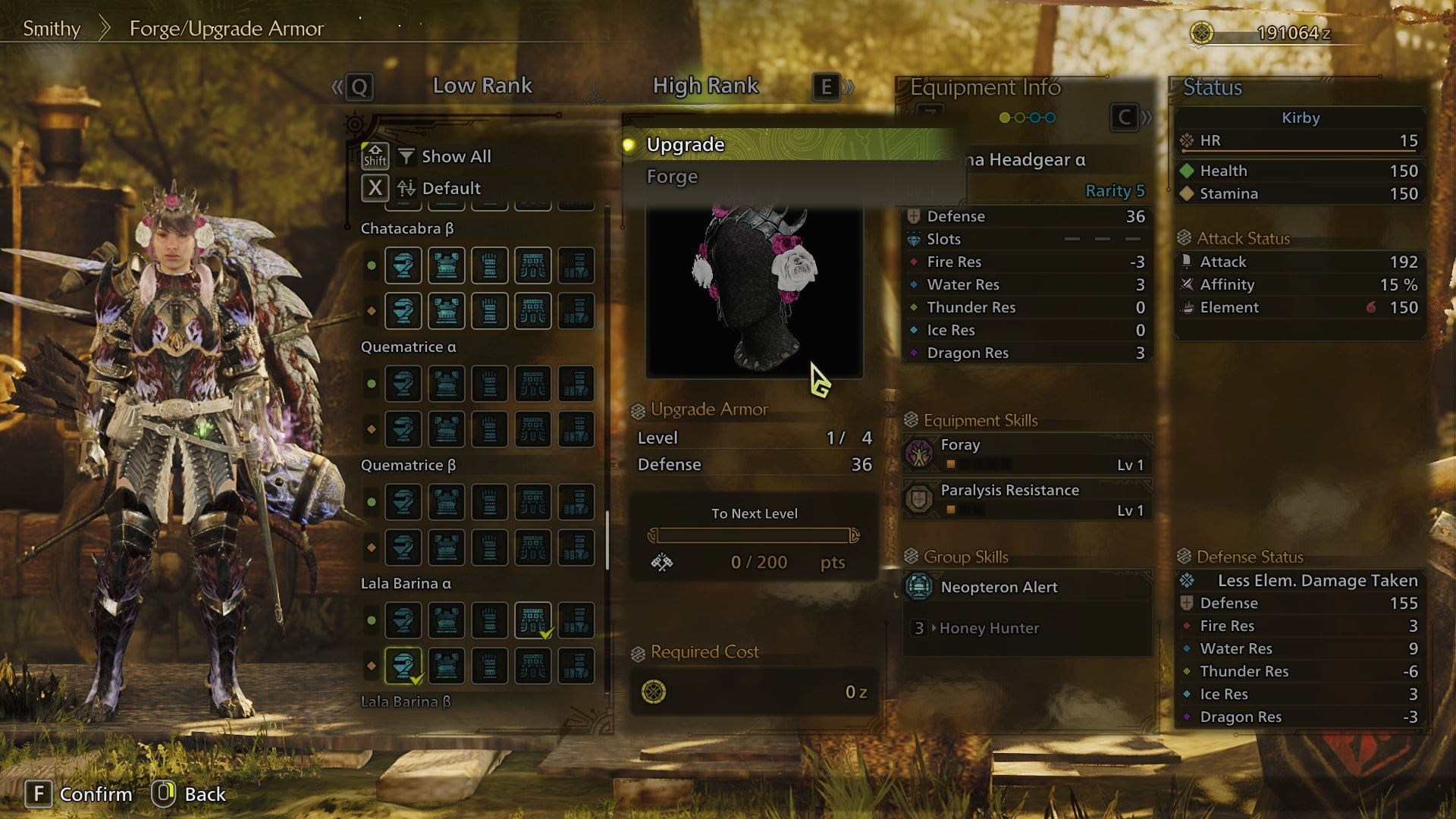Click the armor list scrollbar
The width and height of the screenshot is (1456, 819).
(x=607, y=540)
